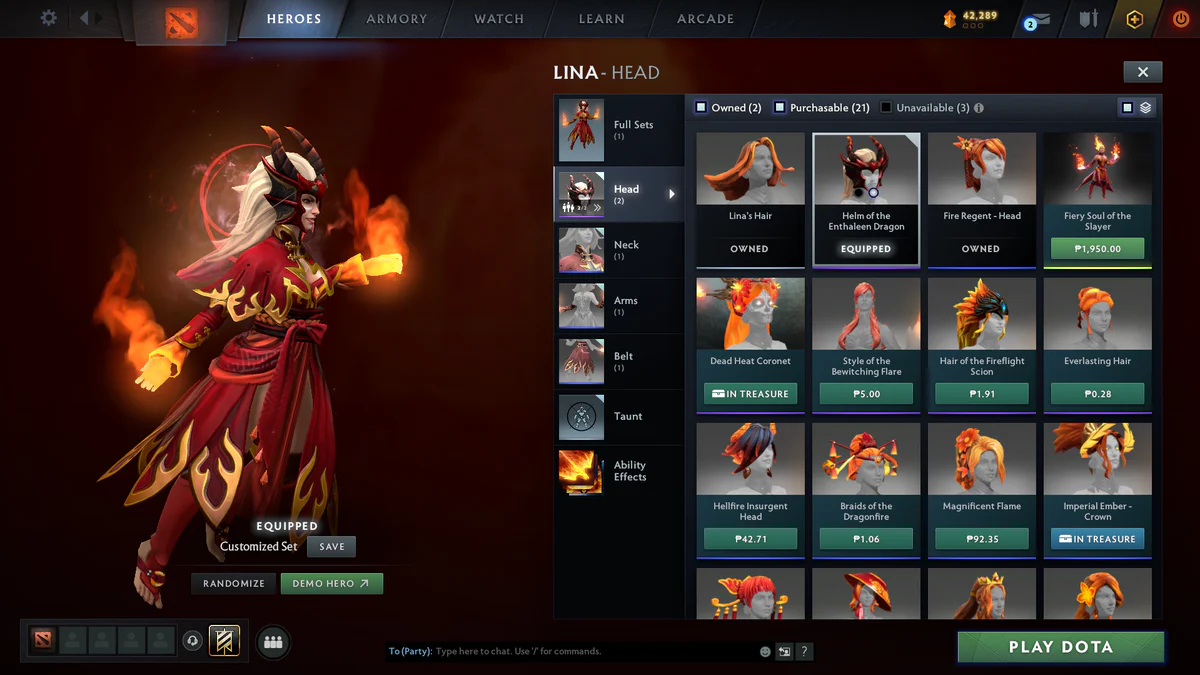Viewport: 1200px width, 675px height.
Task: Go to the Learn tab
Action: tap(601, 19)
